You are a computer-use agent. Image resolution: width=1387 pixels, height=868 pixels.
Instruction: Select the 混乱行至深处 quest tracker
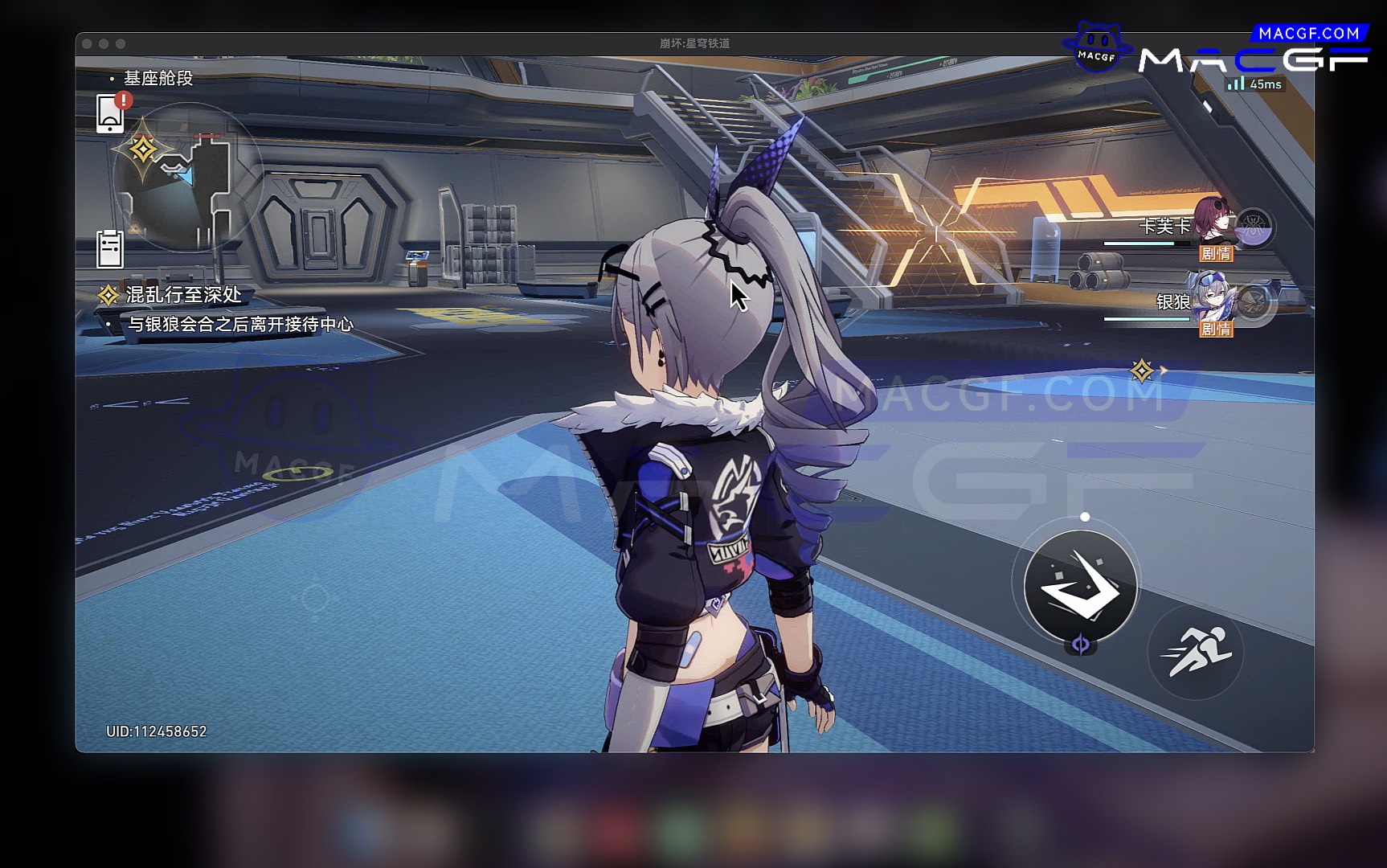pos(183,295)
